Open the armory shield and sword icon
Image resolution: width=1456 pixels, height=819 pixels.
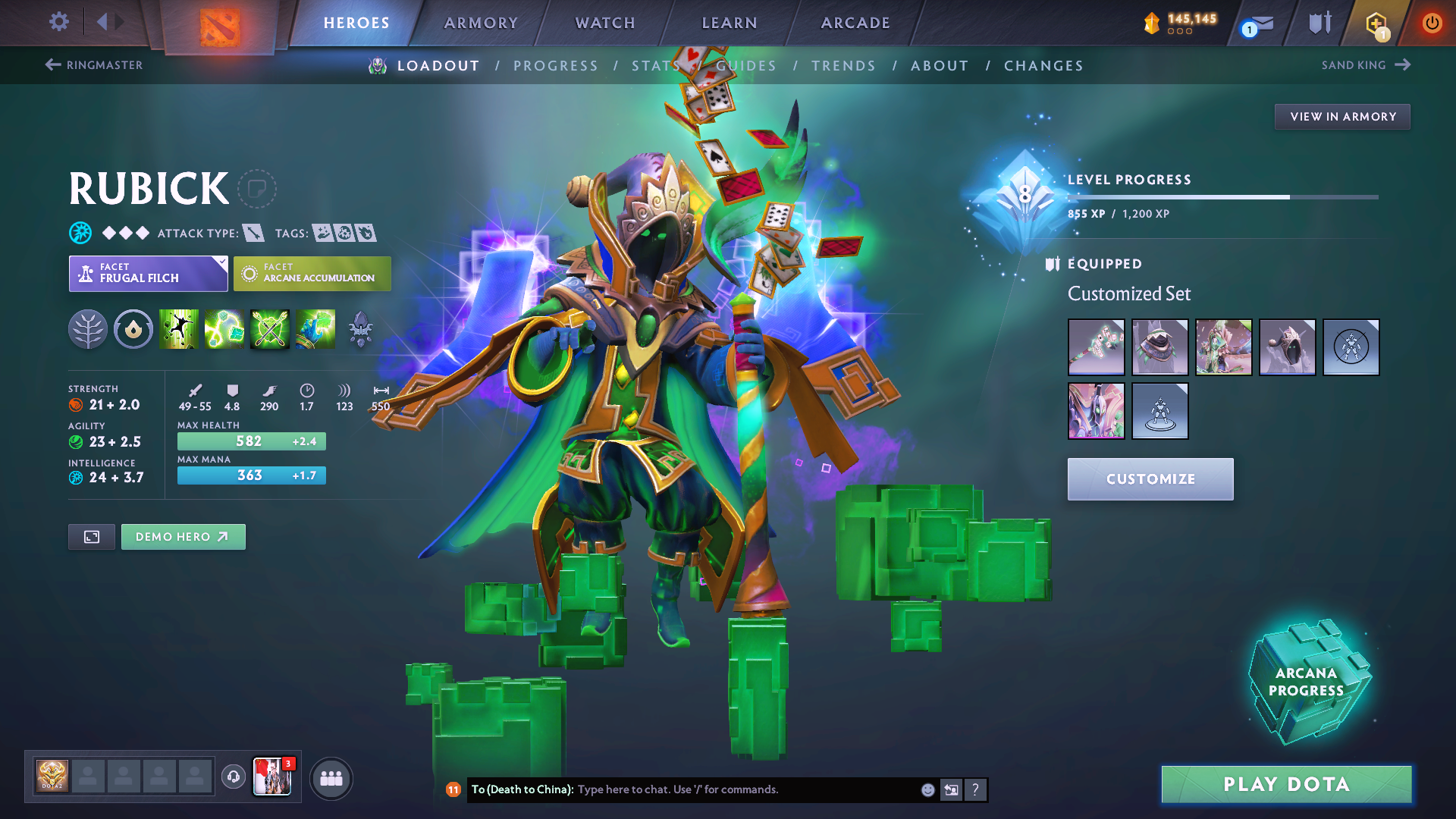coord(1319,23)
